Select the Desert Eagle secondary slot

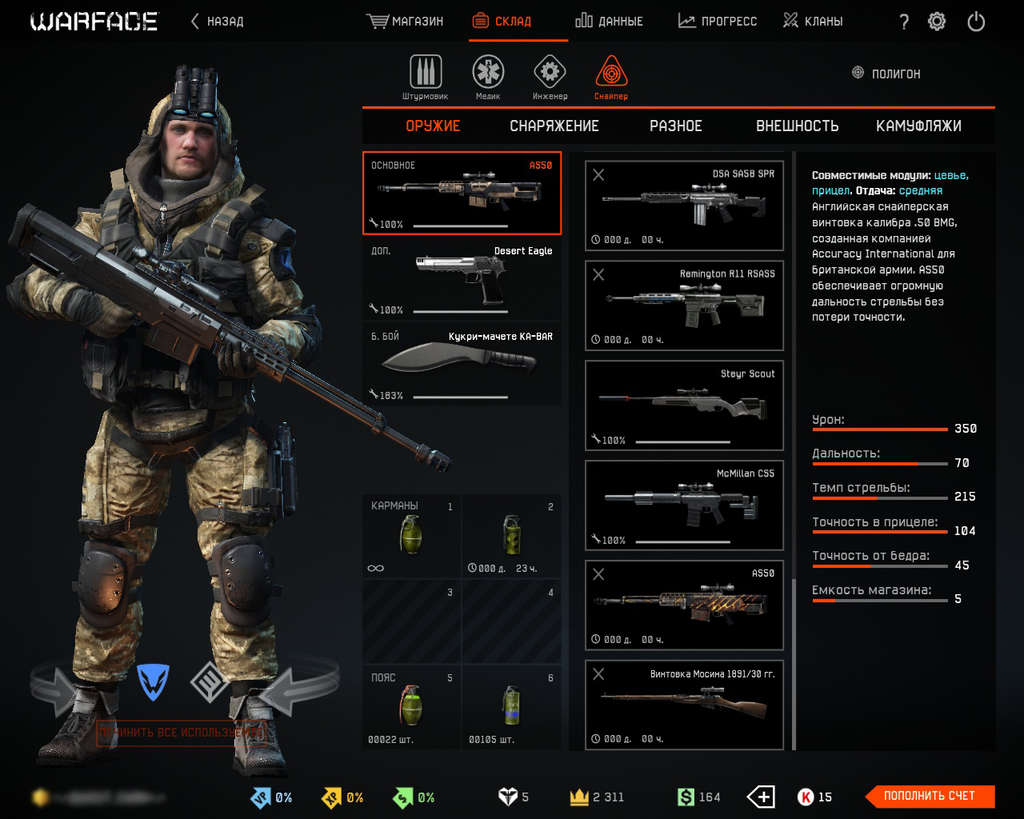(x=462, y=279)
